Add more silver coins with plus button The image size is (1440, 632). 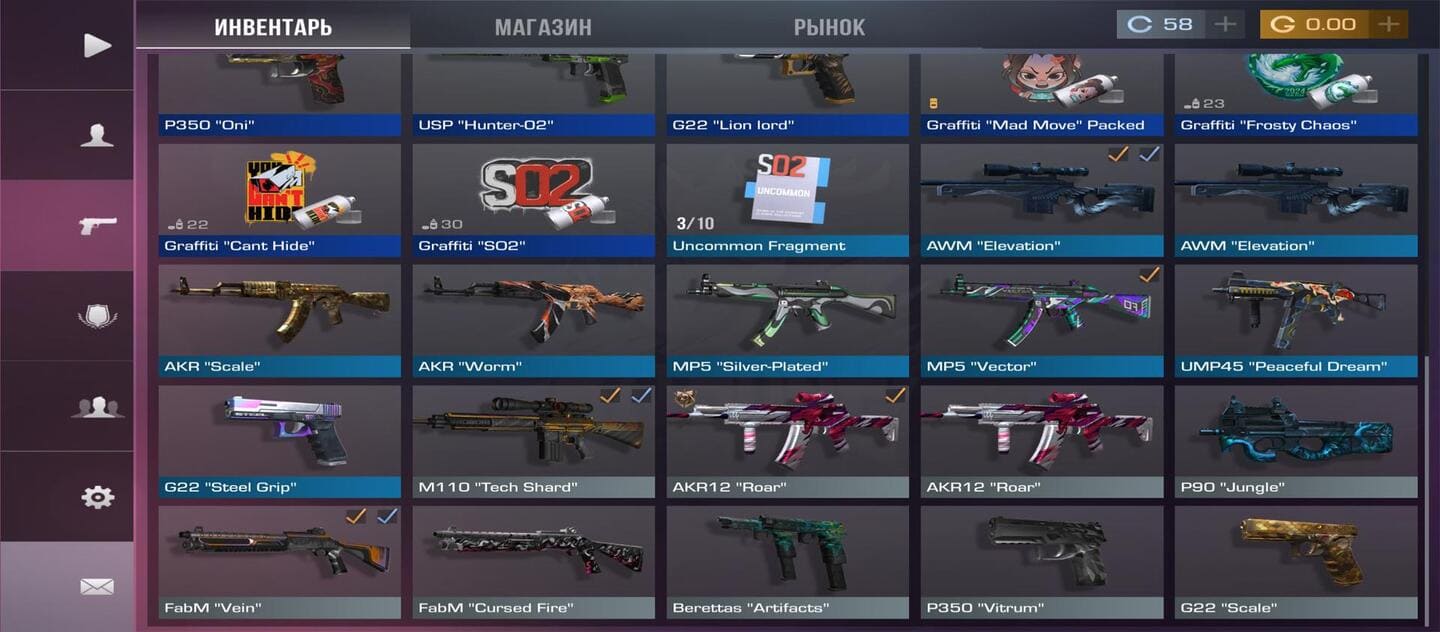click(x=1225, y=24)
